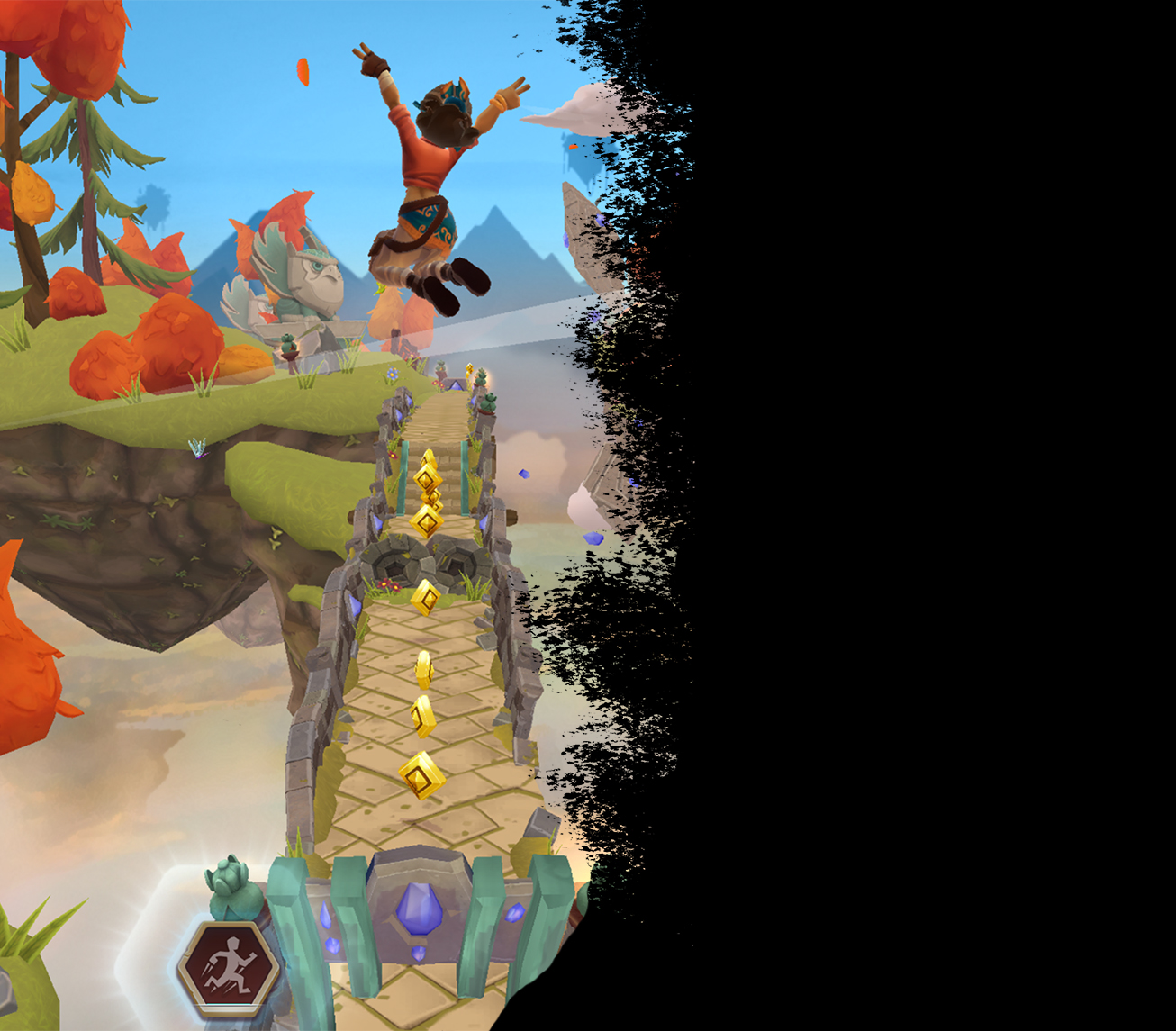The width and height of the screenshot is (1176, 1031).
Task: Activate the running figure boost icon
Action: tap(229, 969)
